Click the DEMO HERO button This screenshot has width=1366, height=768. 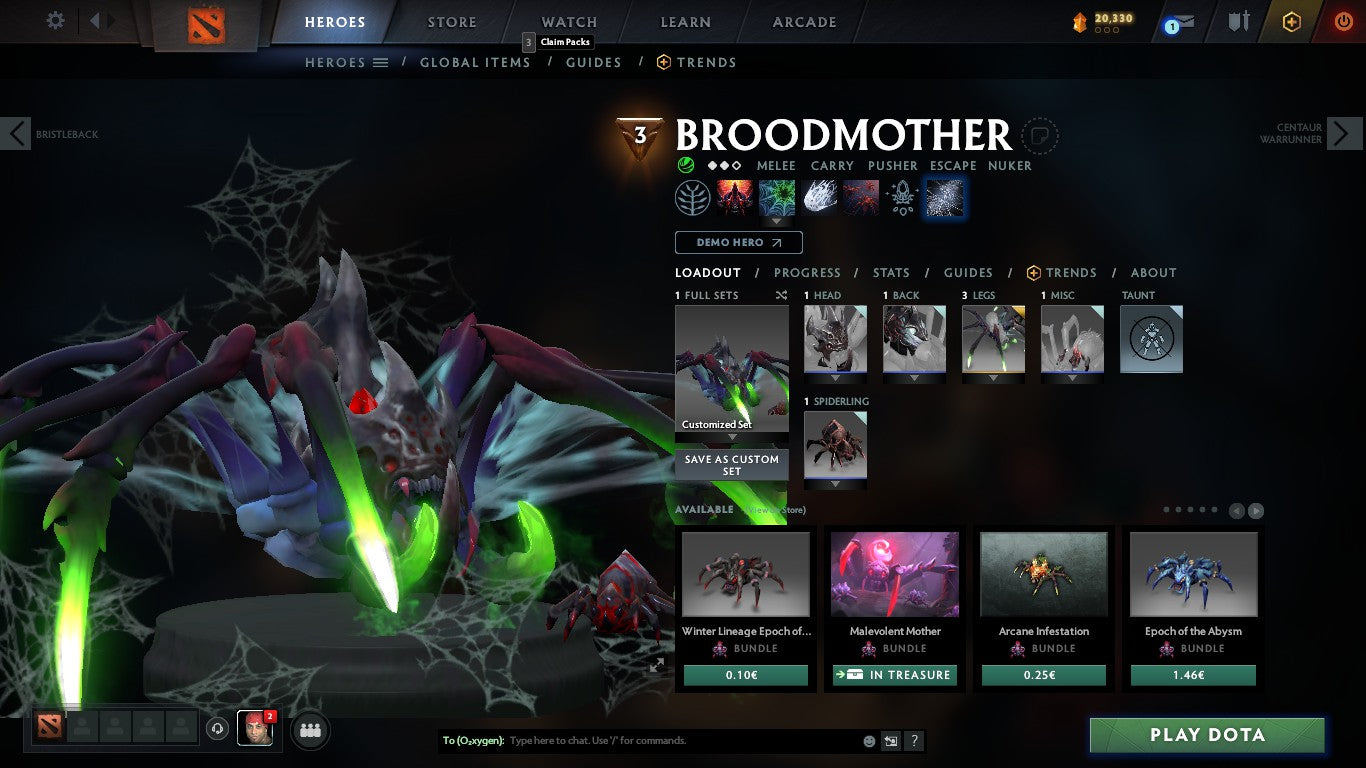738,242
